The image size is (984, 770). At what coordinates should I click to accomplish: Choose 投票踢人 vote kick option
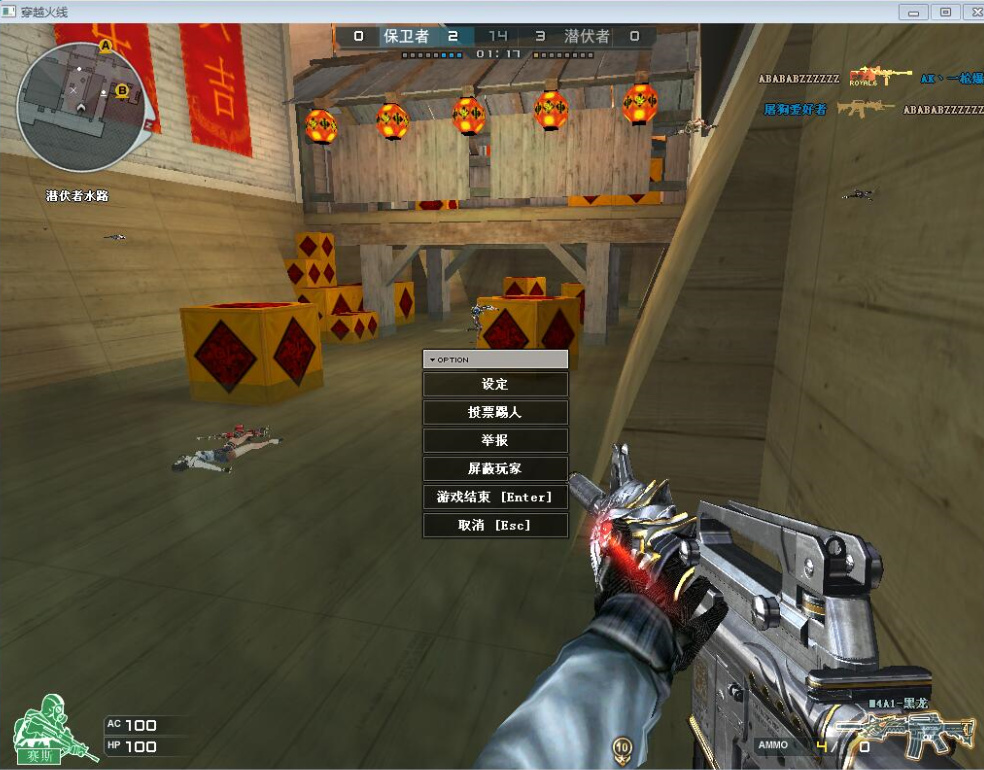495,412
